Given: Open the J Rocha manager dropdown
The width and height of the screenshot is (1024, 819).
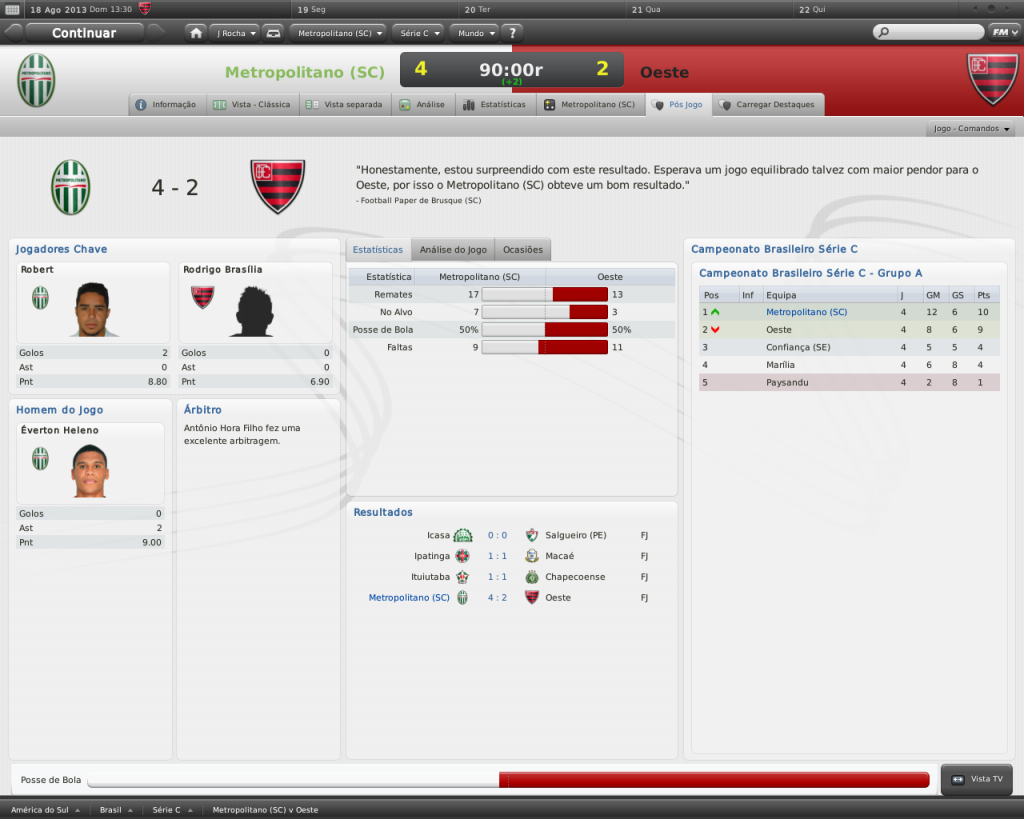Looking at the screenshot, I should click(236, 32).
